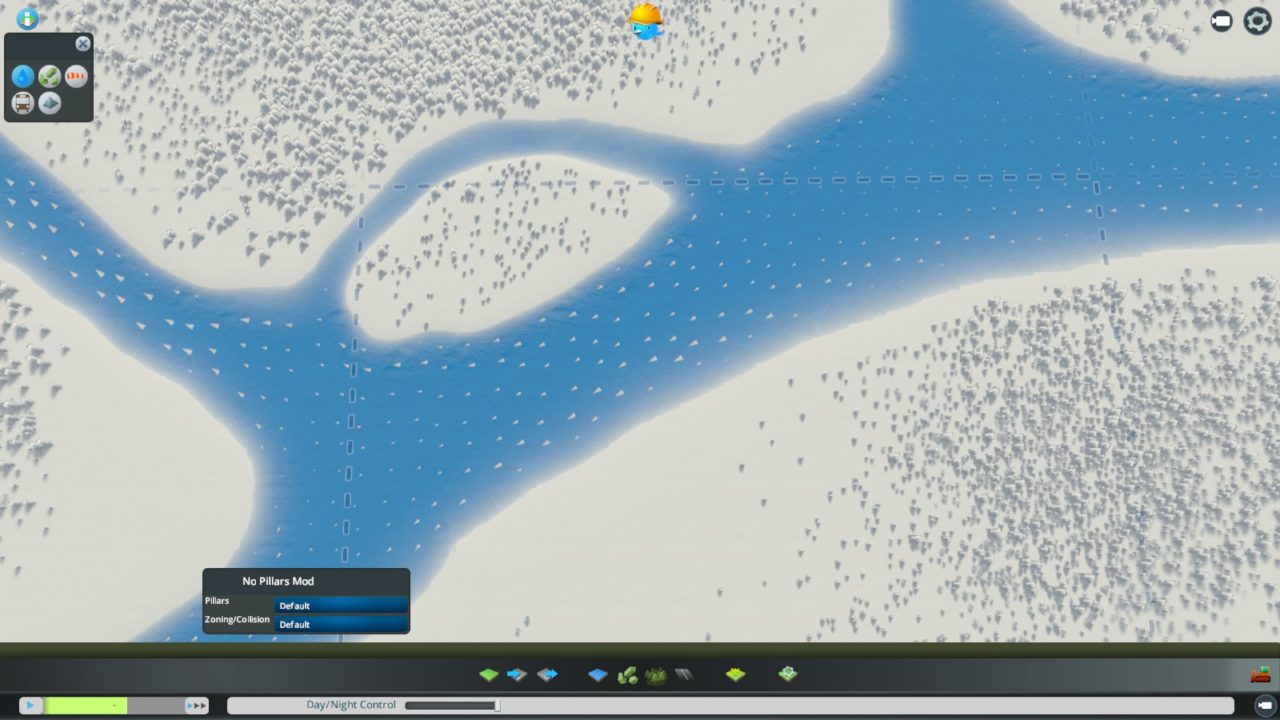
Task: Select the soften terrain tool
Action: [x=547, y=674]
